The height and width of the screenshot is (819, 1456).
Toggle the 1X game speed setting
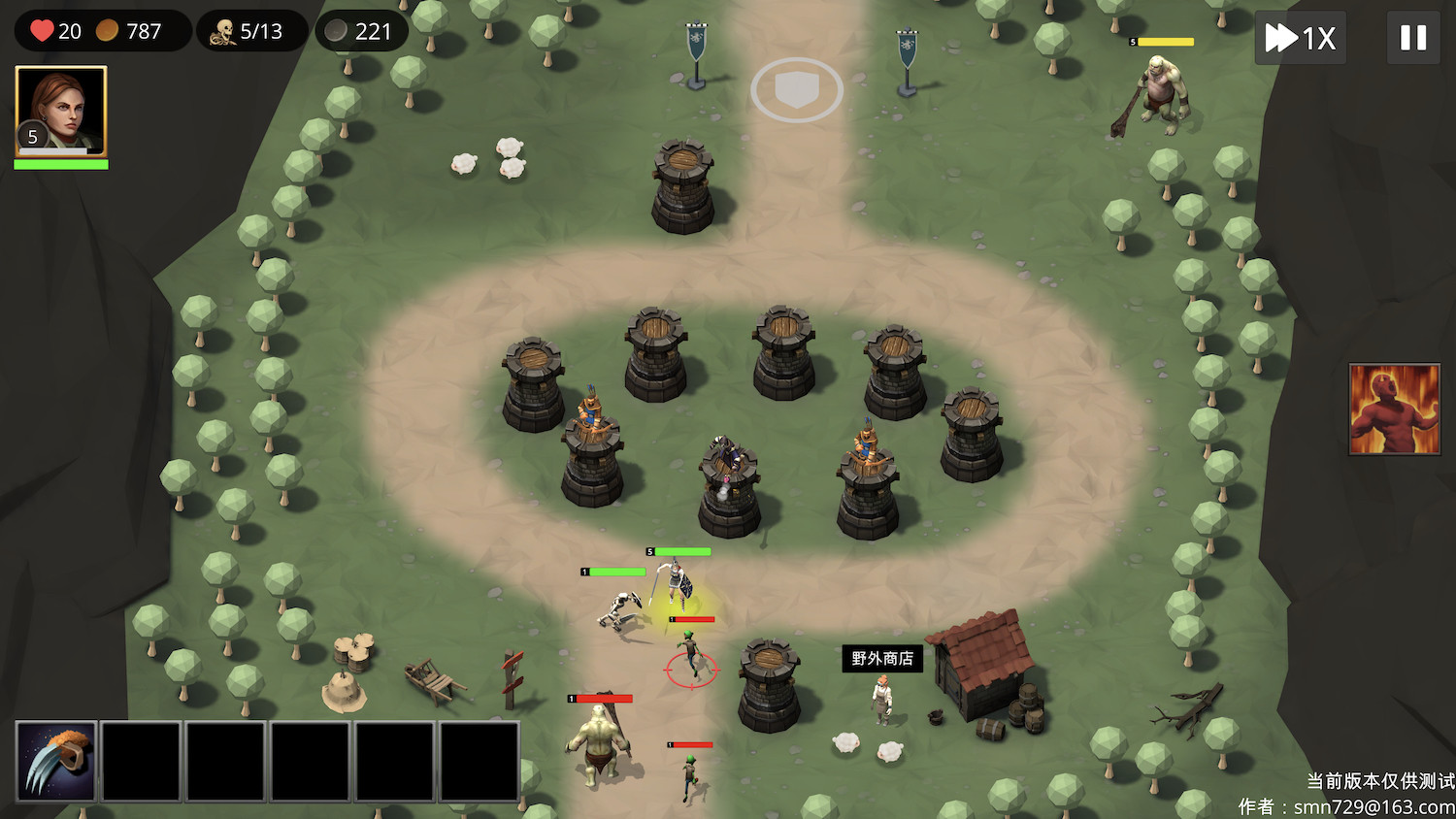click(1300, 38)
